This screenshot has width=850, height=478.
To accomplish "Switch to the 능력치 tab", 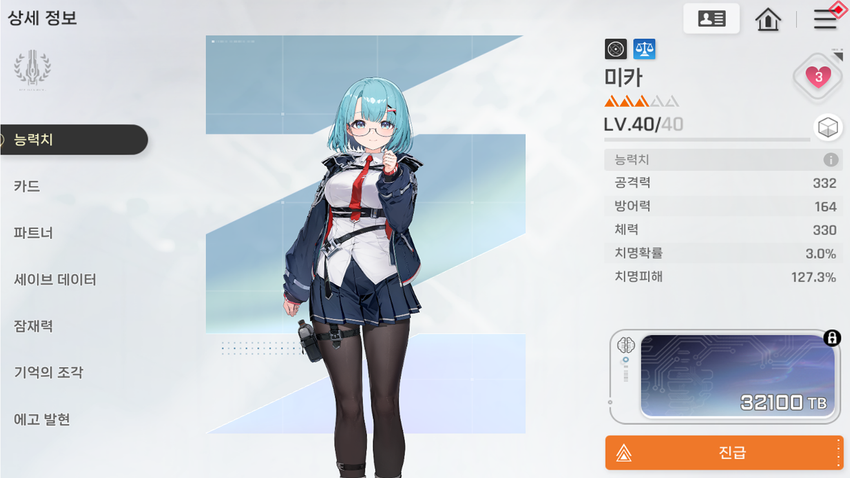I will click(x=70, y=140).
